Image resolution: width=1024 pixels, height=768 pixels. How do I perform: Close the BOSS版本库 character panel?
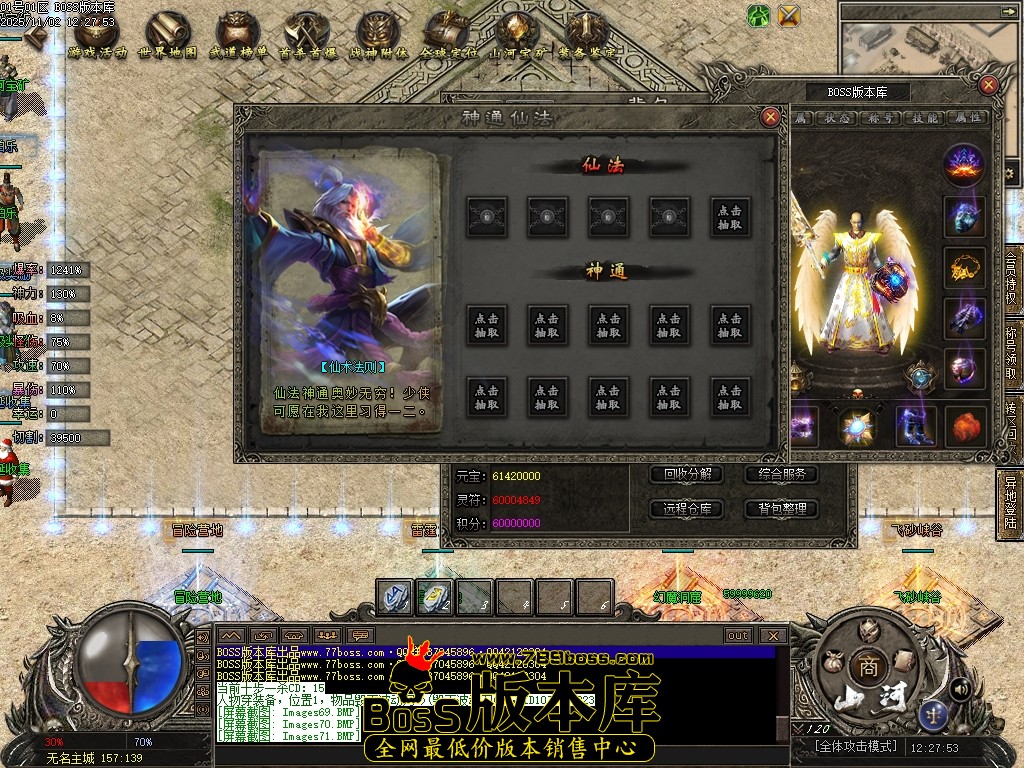[988, 86]
